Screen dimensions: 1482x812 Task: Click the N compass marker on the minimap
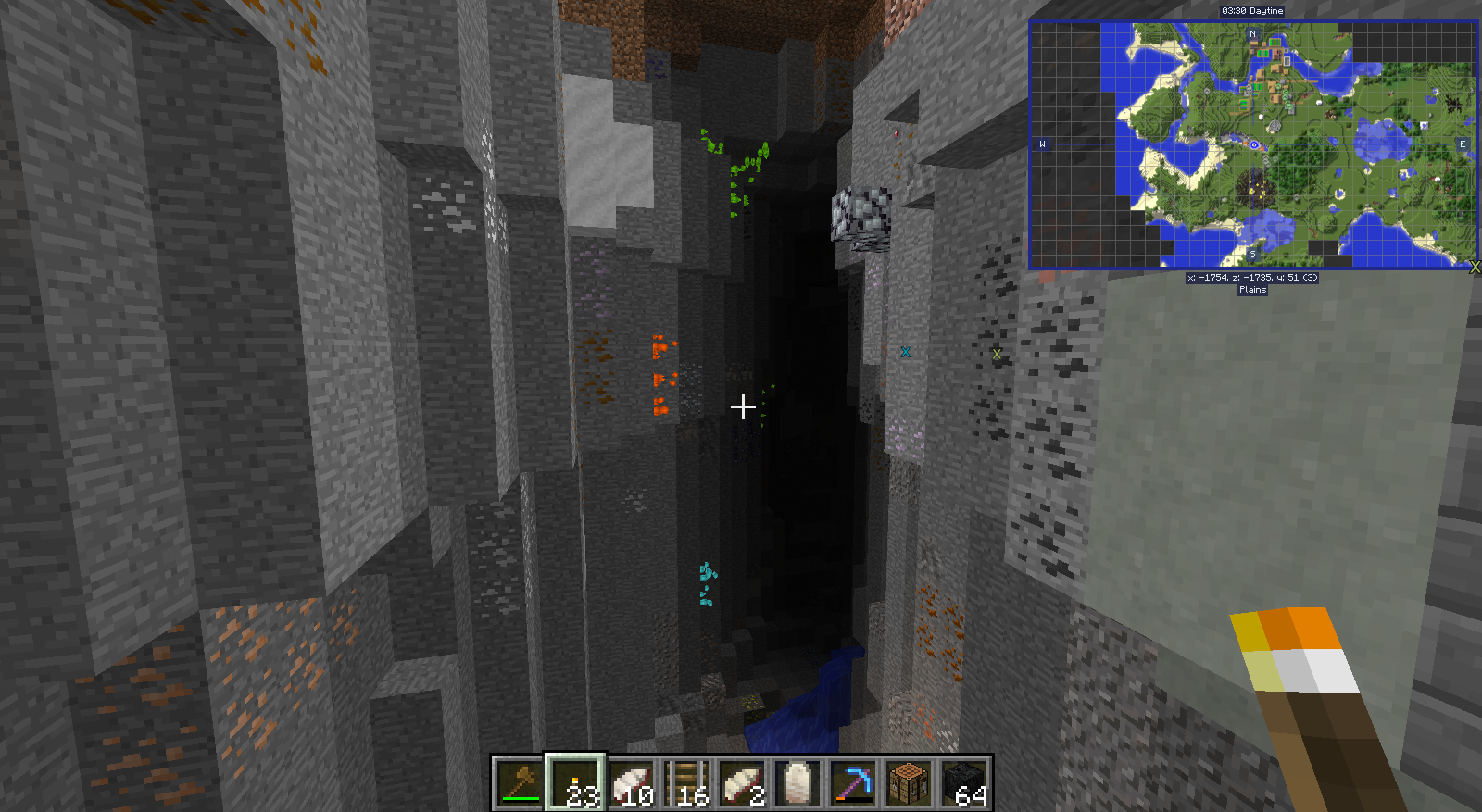(x=1255, y=32)
